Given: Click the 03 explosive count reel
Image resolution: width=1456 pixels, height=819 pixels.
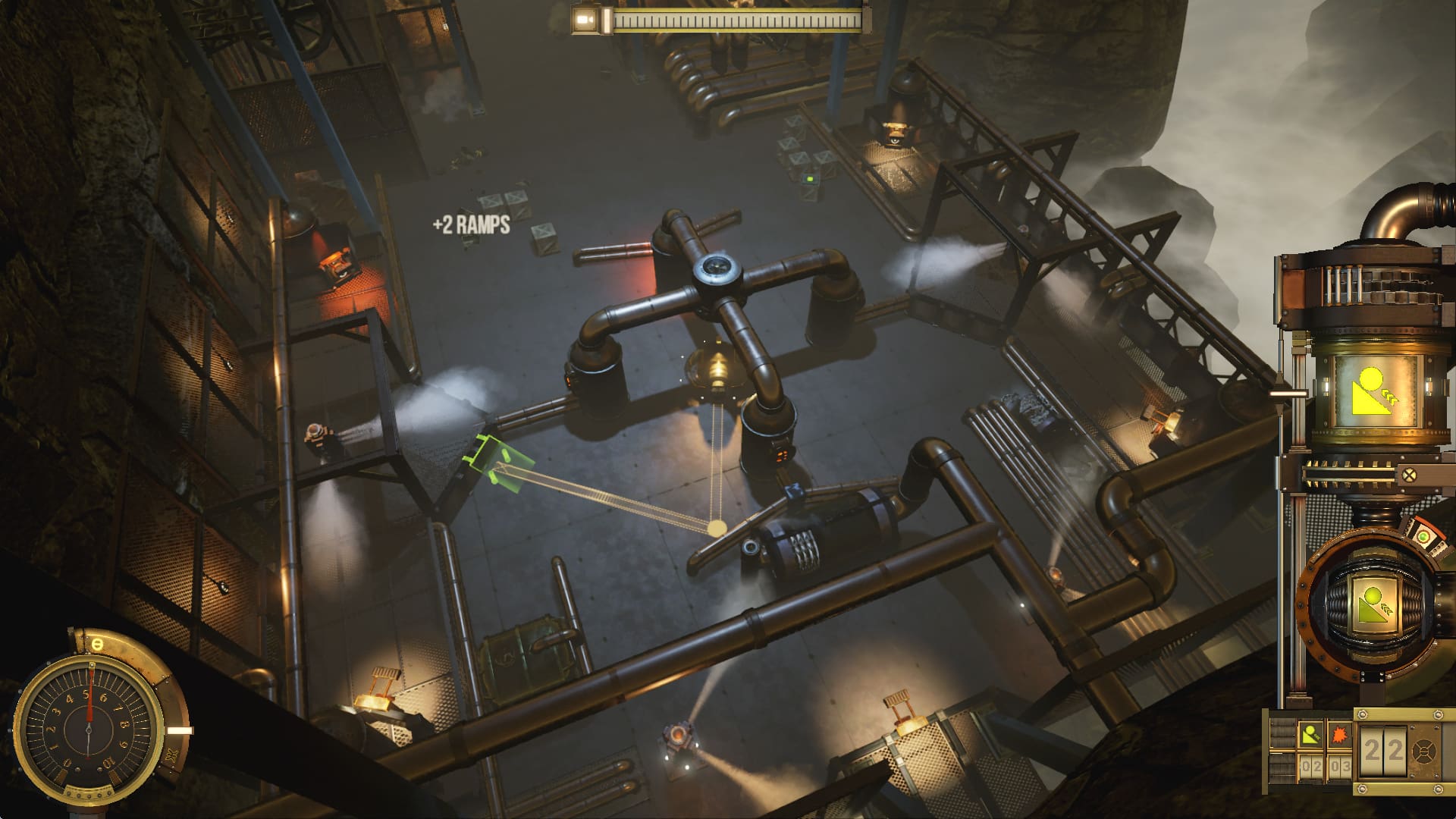Looking at the screenshot, I should pos(1338,766).
